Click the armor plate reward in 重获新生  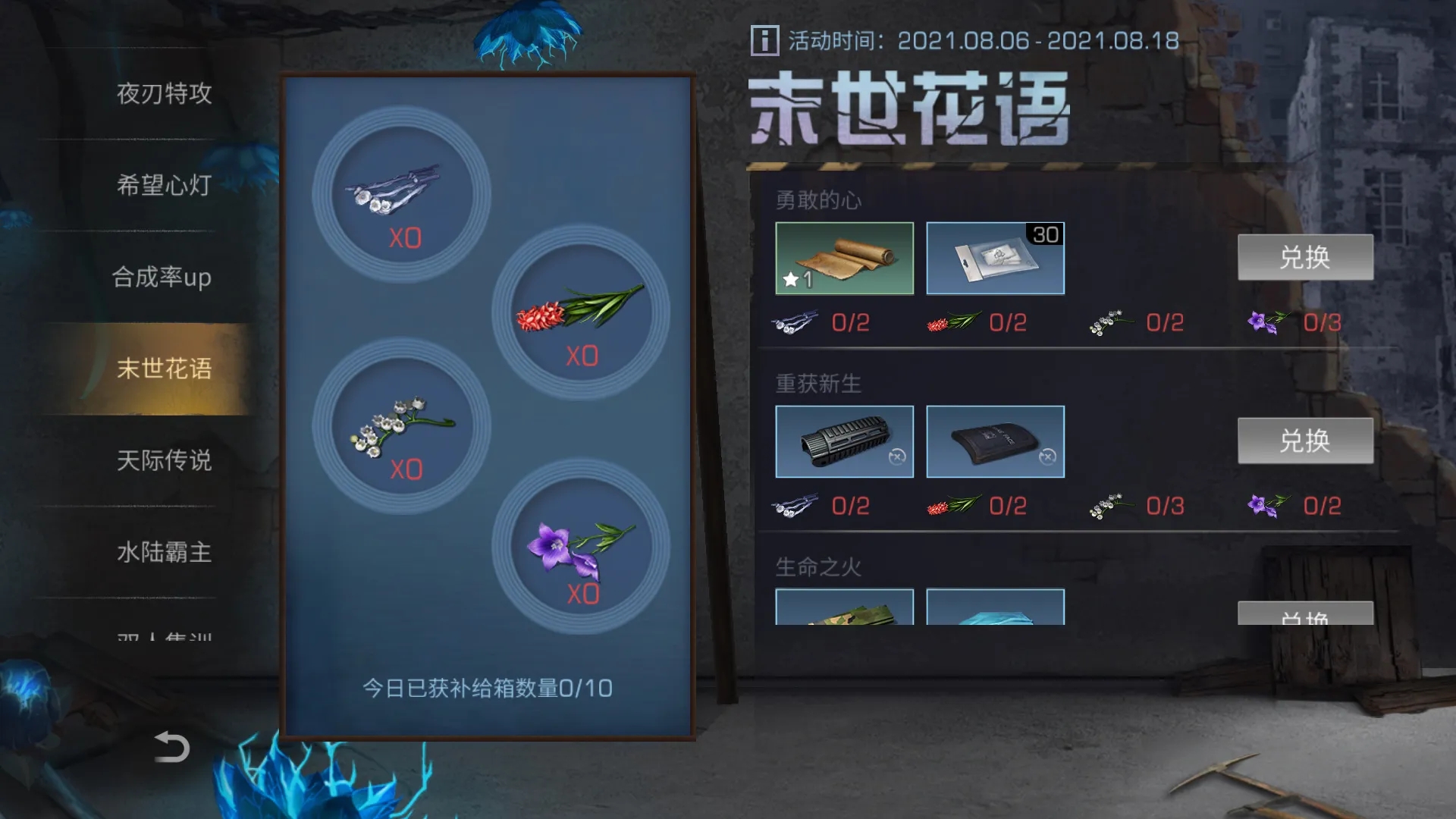tap(995, 441)
